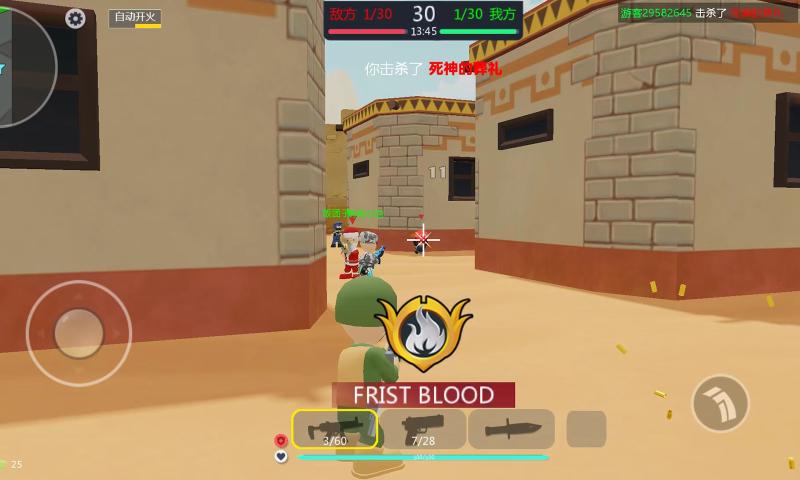
Task: Equip the combat knife slot
Action: click(511, 429)
